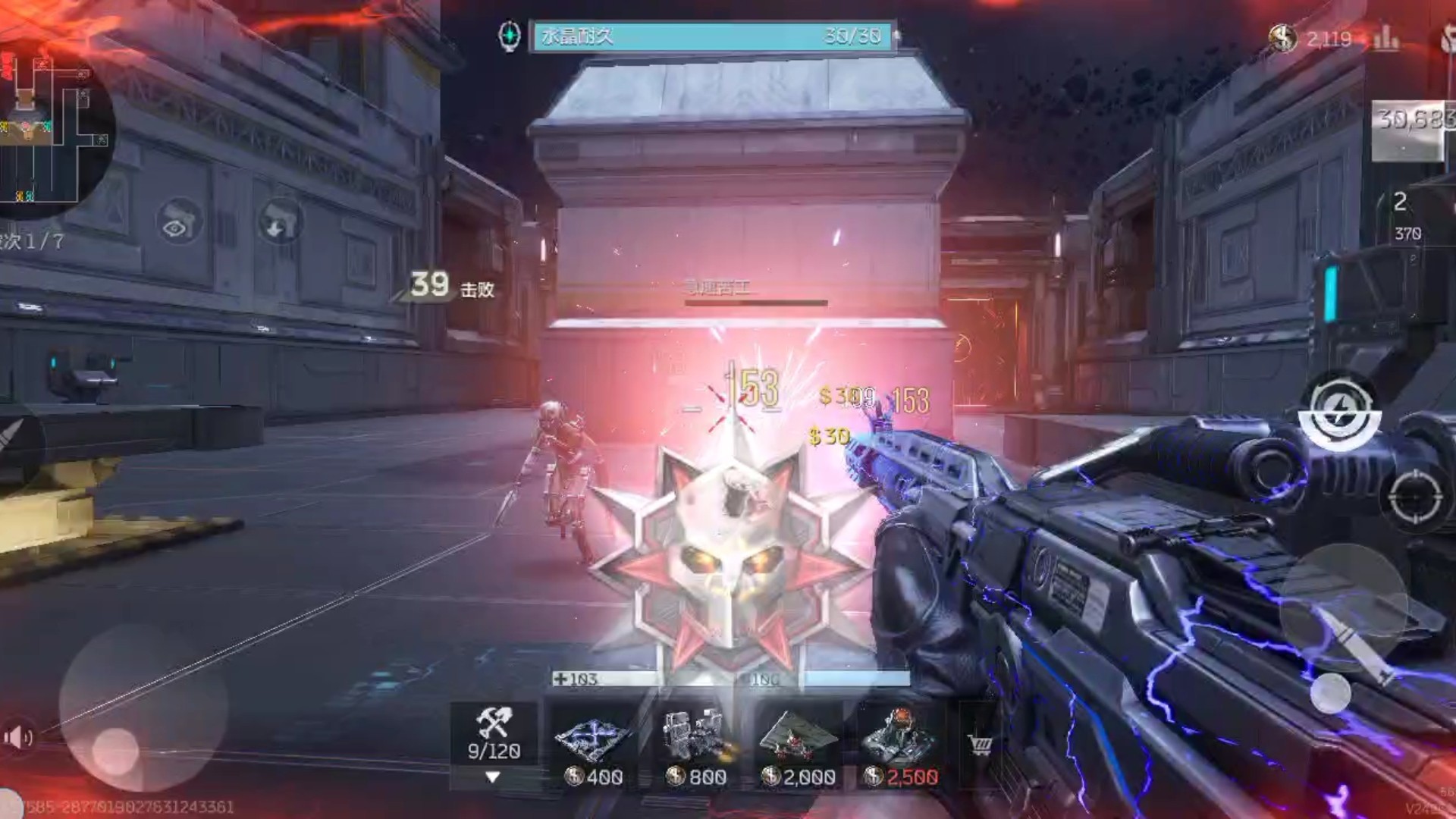Tap the movement joystick knob
Viewport: 1456px width, 819px height.
click(115, 751)
